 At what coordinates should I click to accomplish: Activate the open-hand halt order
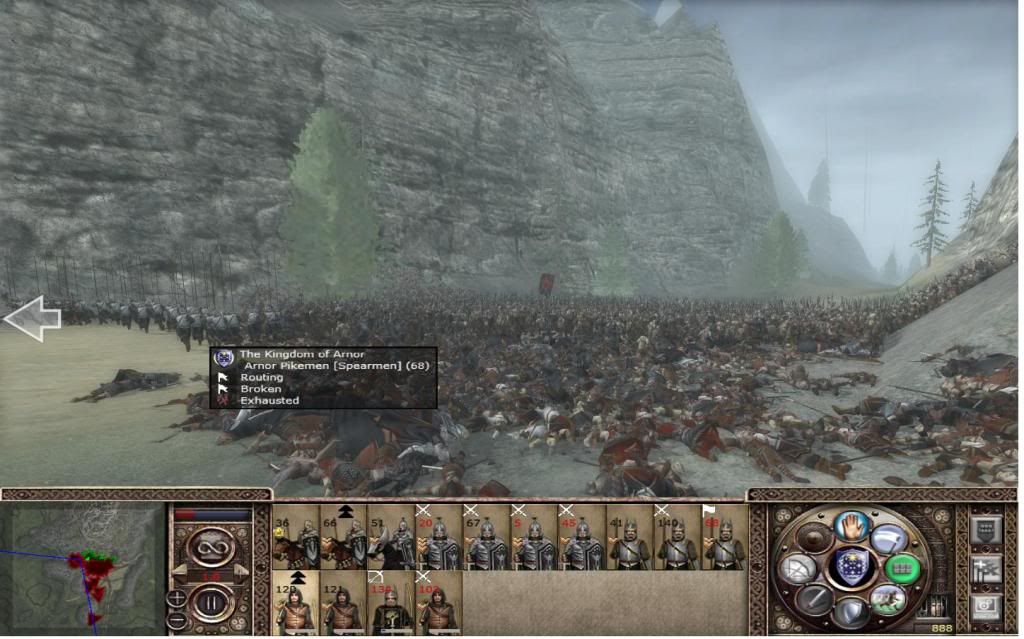point(852,525)
